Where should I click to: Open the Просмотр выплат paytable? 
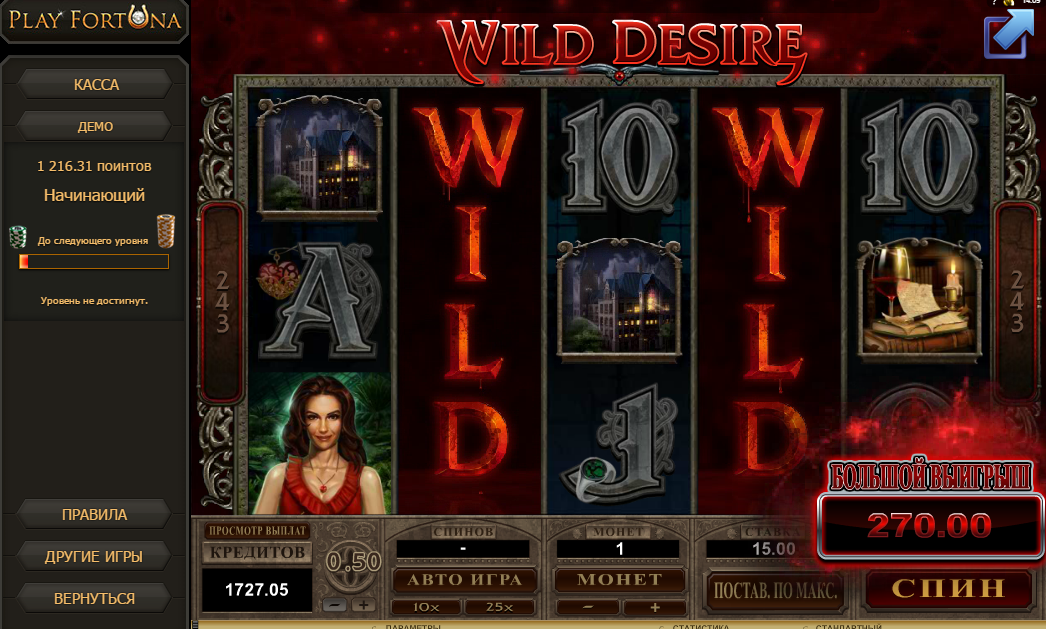point(257,531)
